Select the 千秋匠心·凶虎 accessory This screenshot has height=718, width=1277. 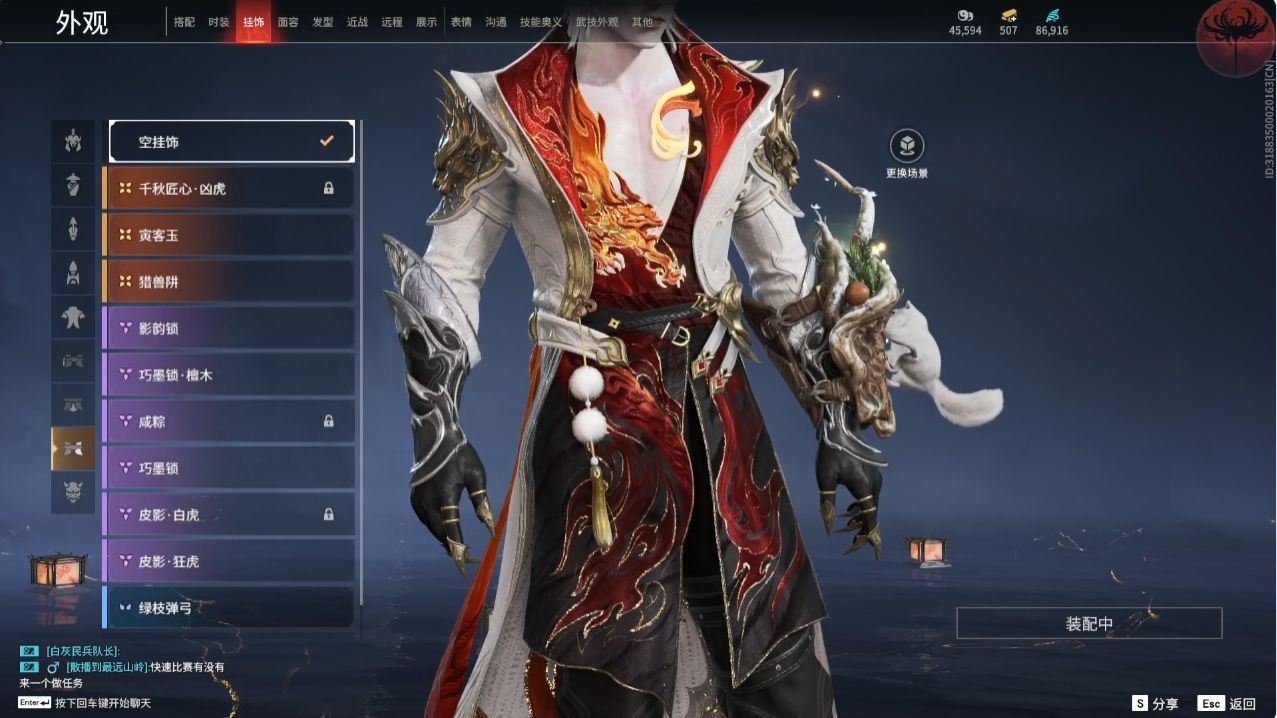(229, 188)
